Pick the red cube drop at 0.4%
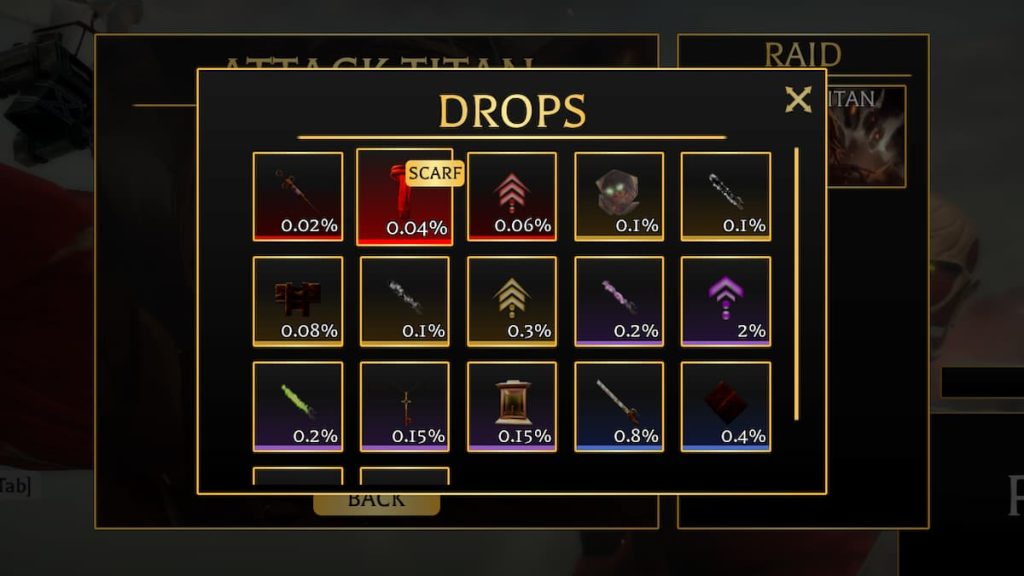Viewport: 1024px width, 576px height. 725,406
